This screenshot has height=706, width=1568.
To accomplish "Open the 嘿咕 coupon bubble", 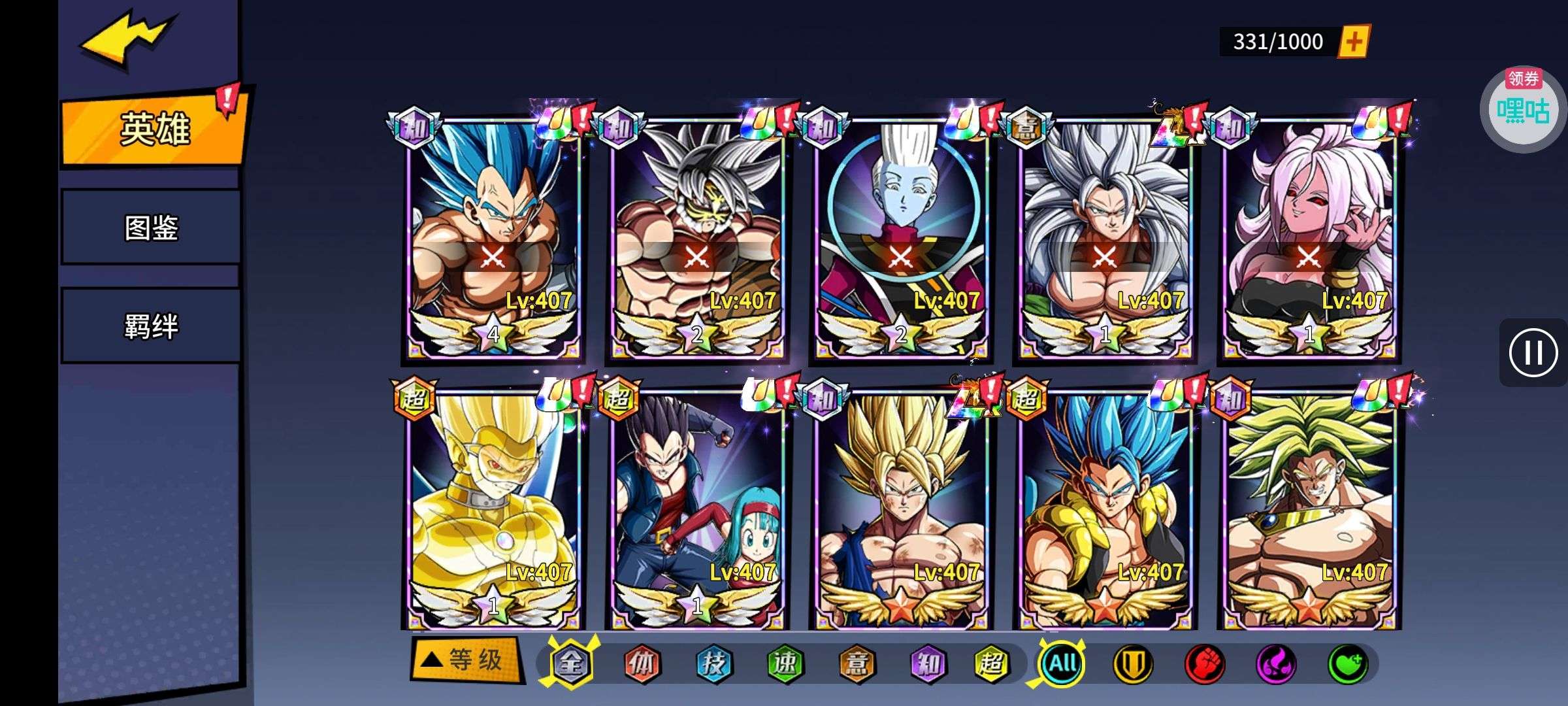I will (x=1522, y=108).
